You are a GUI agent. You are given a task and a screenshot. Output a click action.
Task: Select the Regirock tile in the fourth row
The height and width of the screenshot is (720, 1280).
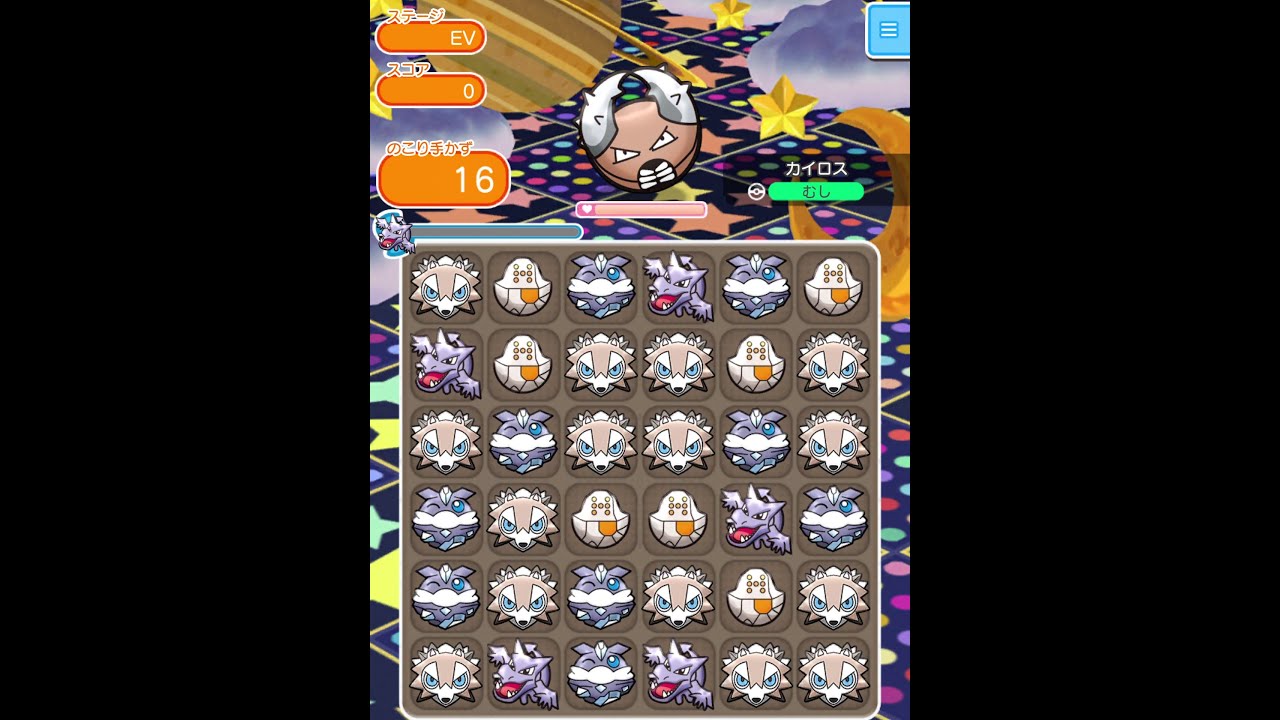[601, 519]
